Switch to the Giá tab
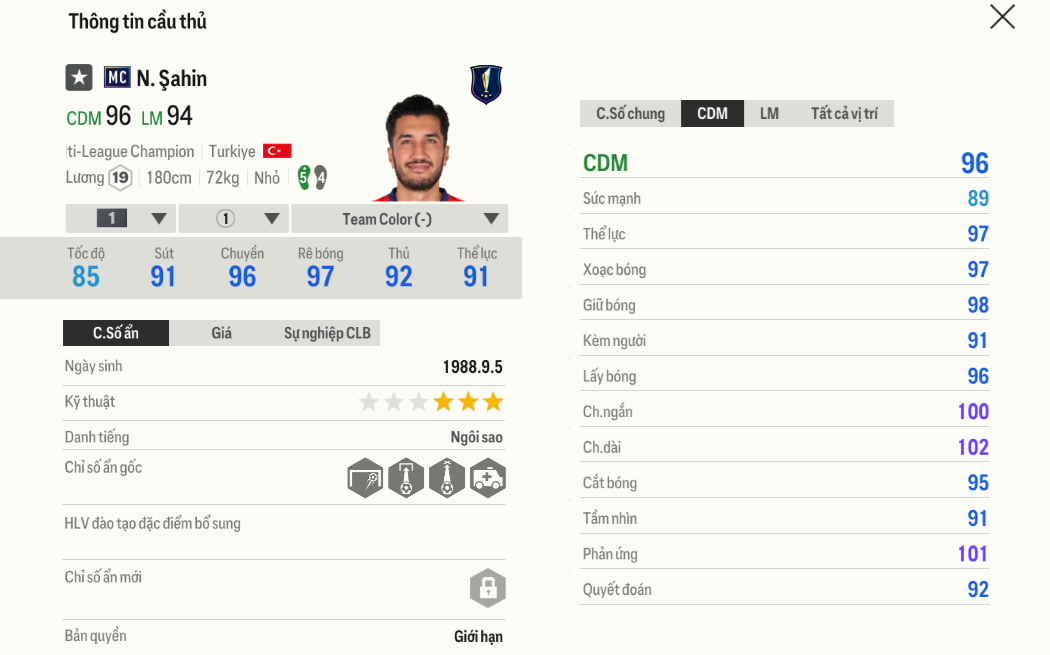This screenshot has width=1050, height=655. coord(221,333)
